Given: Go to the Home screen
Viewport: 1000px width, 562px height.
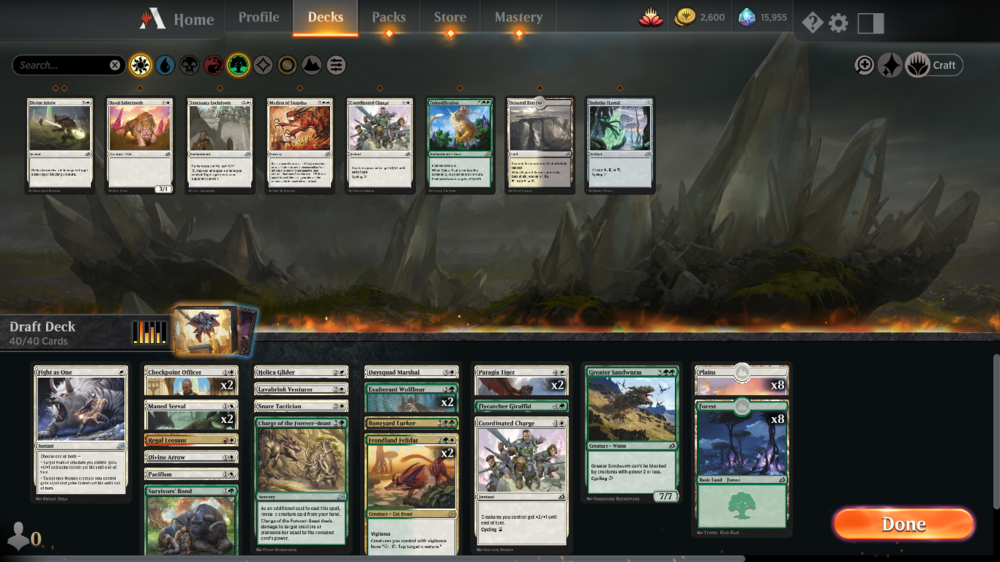Looking at the screenshot, I should [178, 19].
